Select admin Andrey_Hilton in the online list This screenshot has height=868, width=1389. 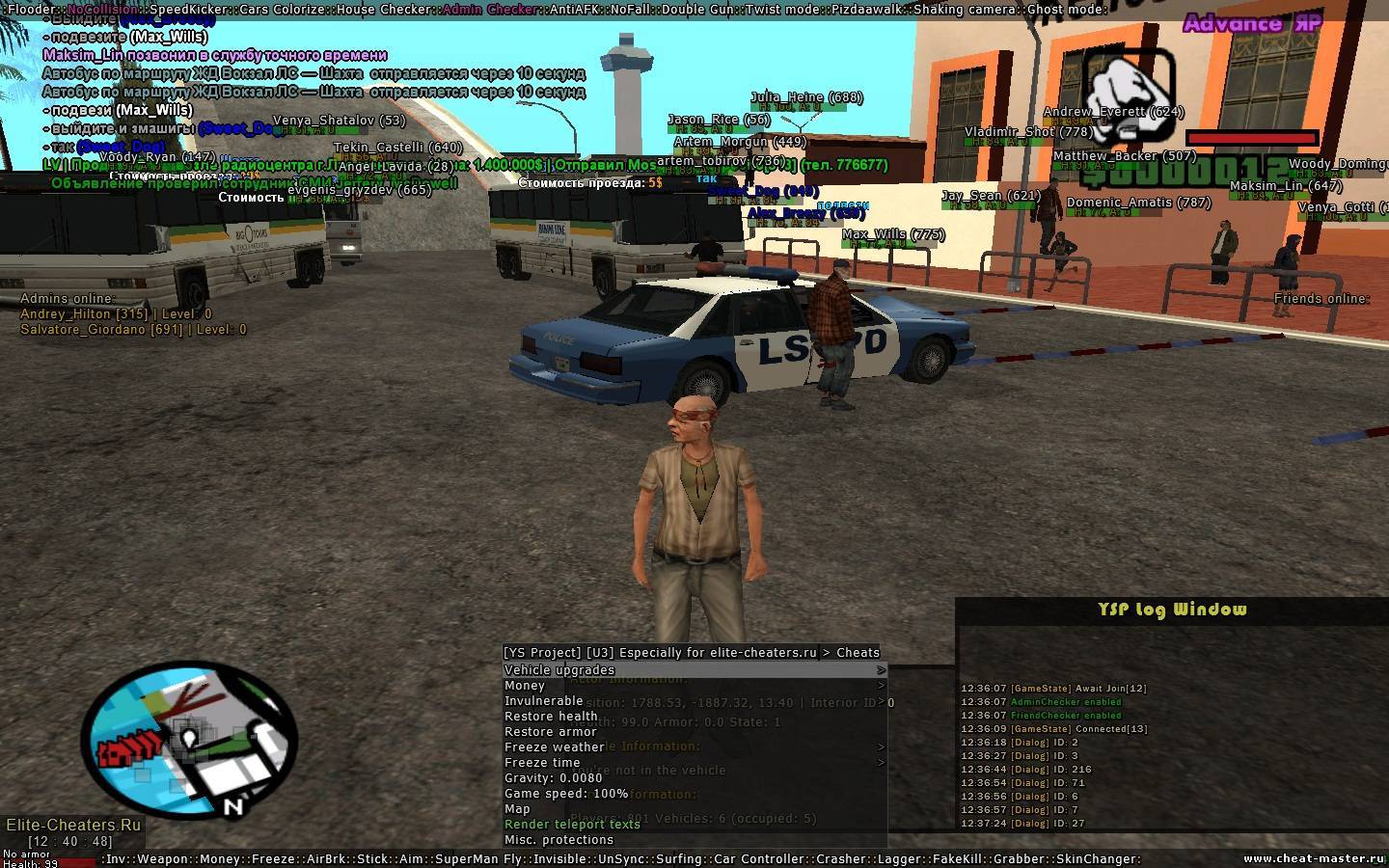pos(116,314)
